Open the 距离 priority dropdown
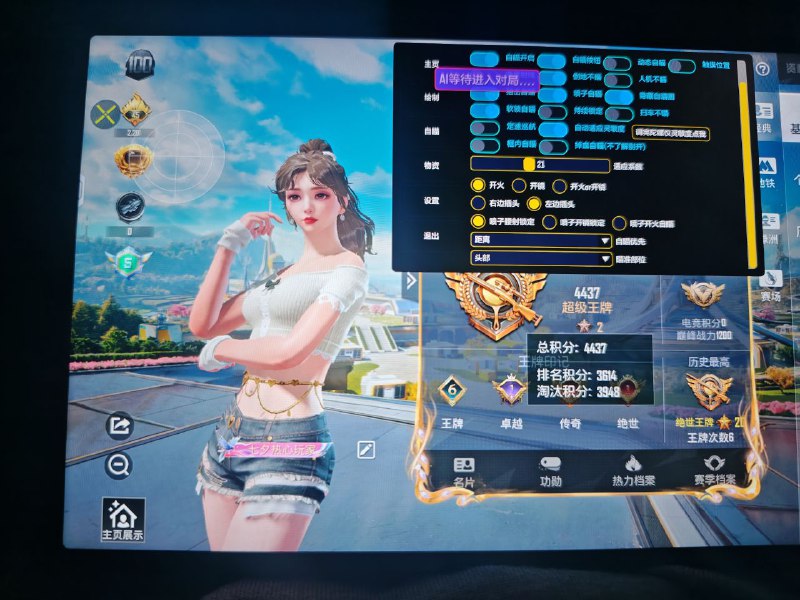800x600 pixels. pyautogui.click(x=541, y=241)
